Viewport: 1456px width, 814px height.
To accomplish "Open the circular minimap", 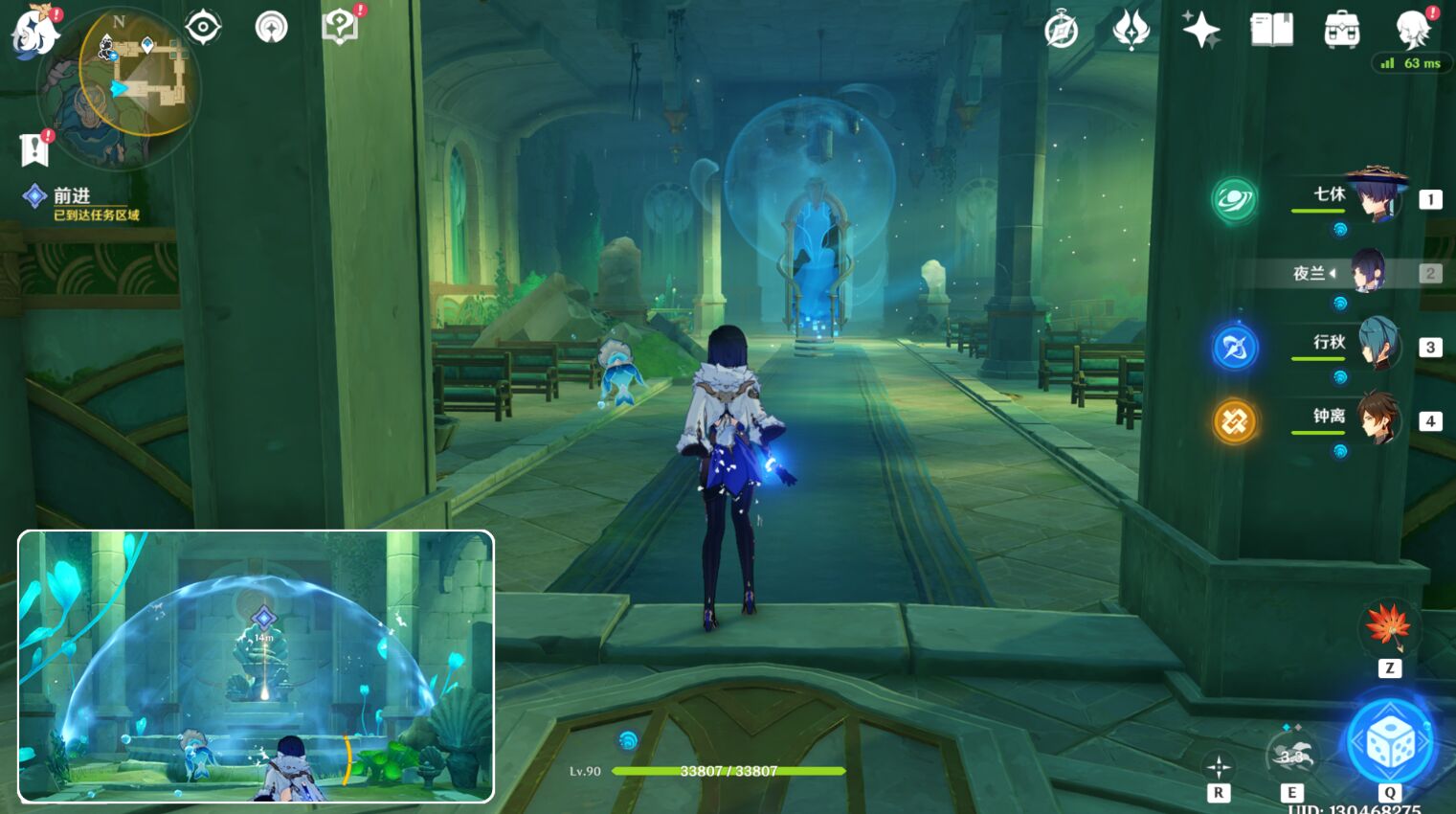I will click(121, 87).
